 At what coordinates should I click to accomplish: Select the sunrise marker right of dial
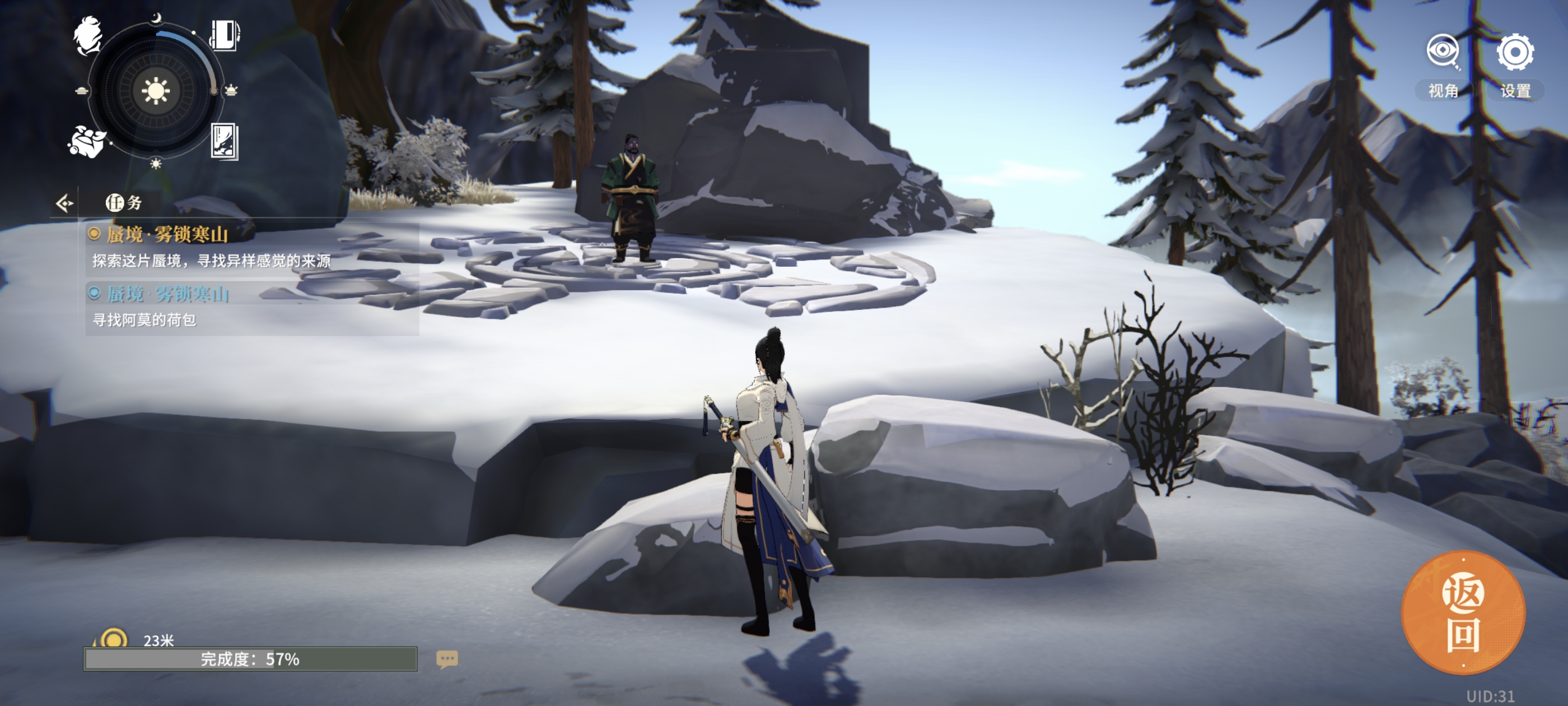point(231,91)
